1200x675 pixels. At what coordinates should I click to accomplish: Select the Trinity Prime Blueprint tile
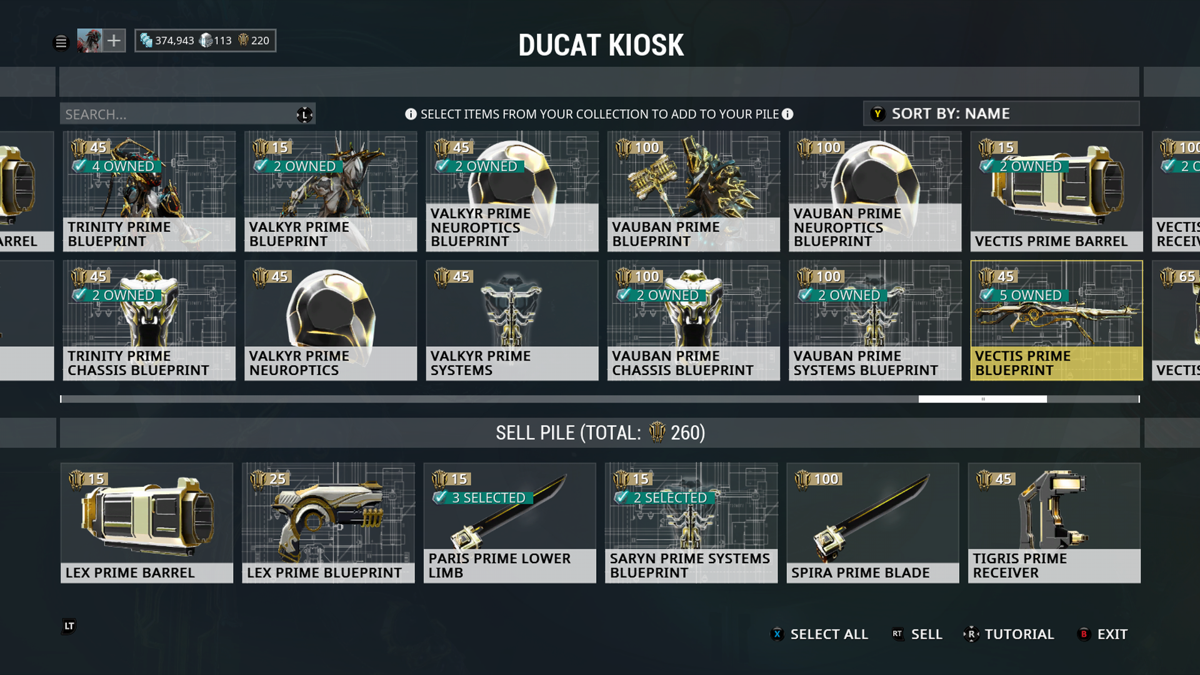click(x=149, y=191)
